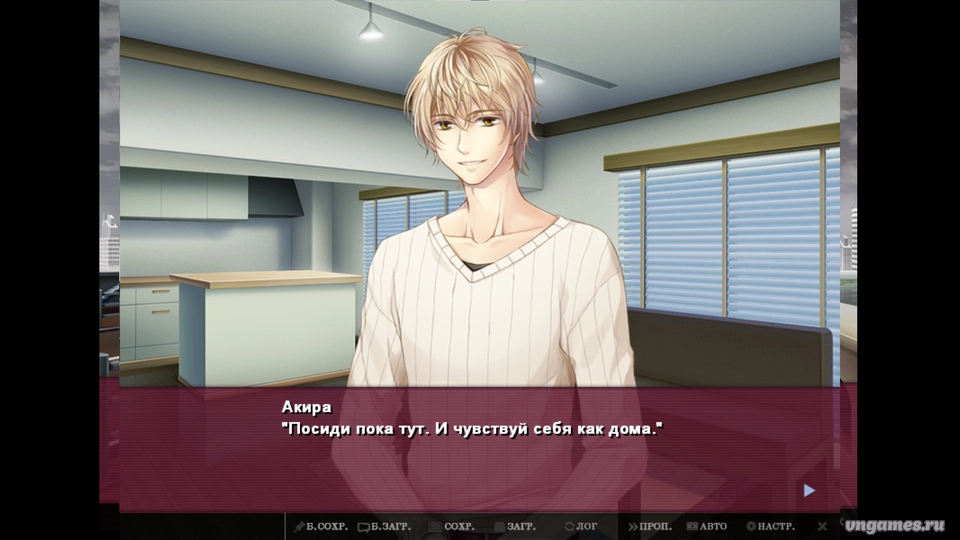
Task: Advance dialogue with the arrow indicator
Action: point(809,490)
